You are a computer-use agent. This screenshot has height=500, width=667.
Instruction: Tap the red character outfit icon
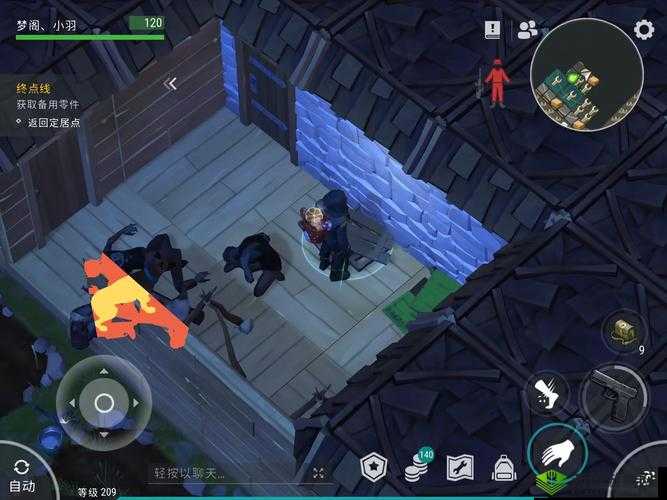496,81
